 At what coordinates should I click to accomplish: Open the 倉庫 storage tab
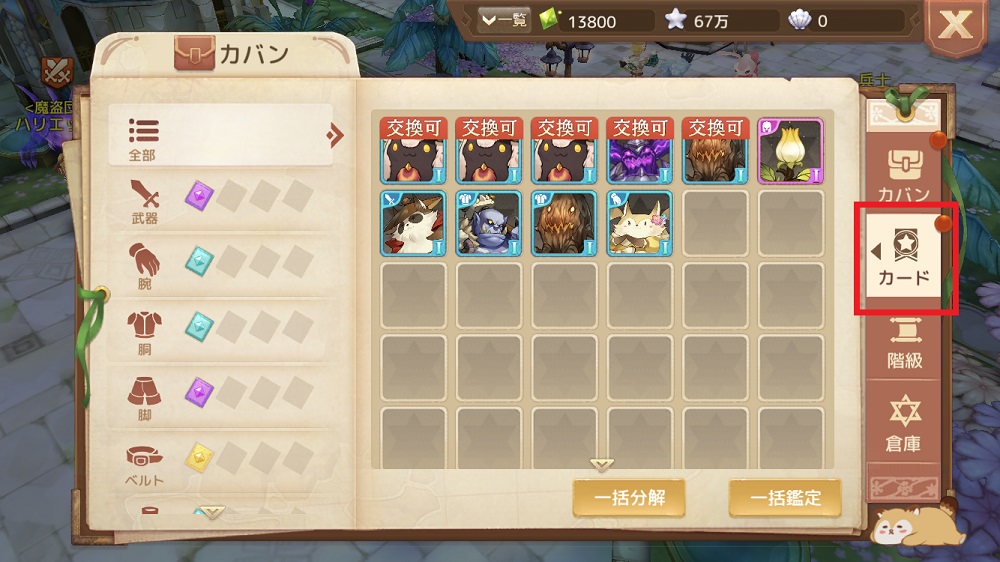coord(904,423)
